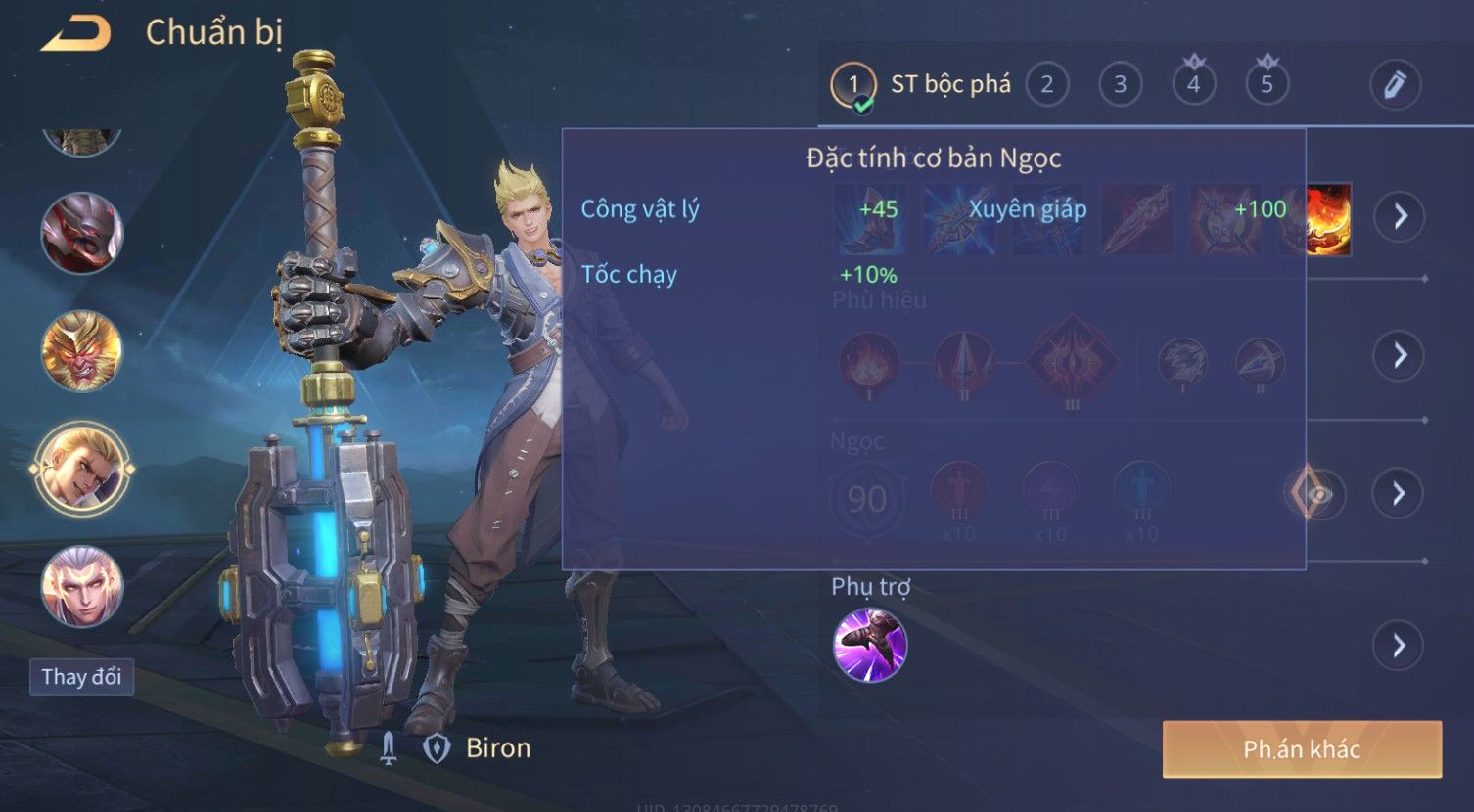
Task: Choose loadout preset 5
Action: (x=1267, y=85)
